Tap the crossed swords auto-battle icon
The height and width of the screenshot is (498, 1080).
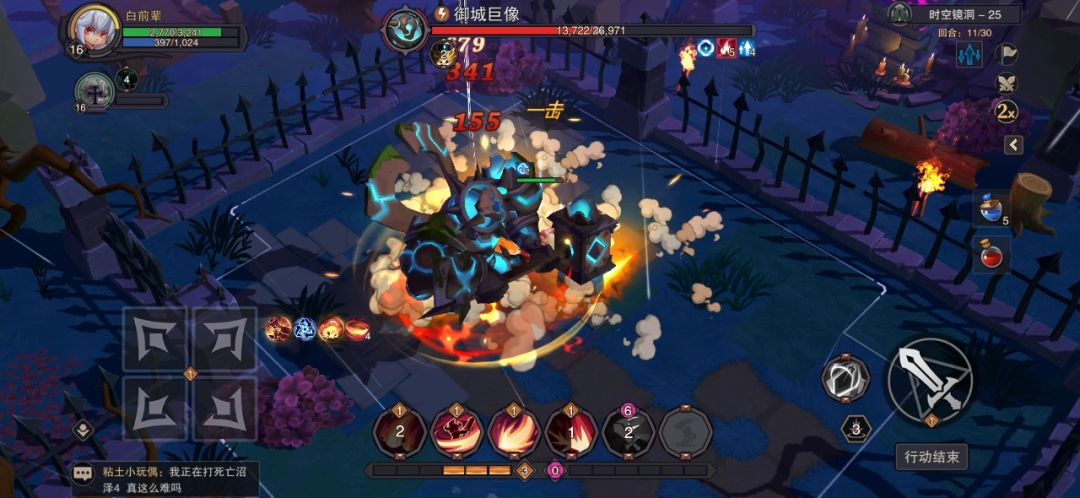point(1008,82)
